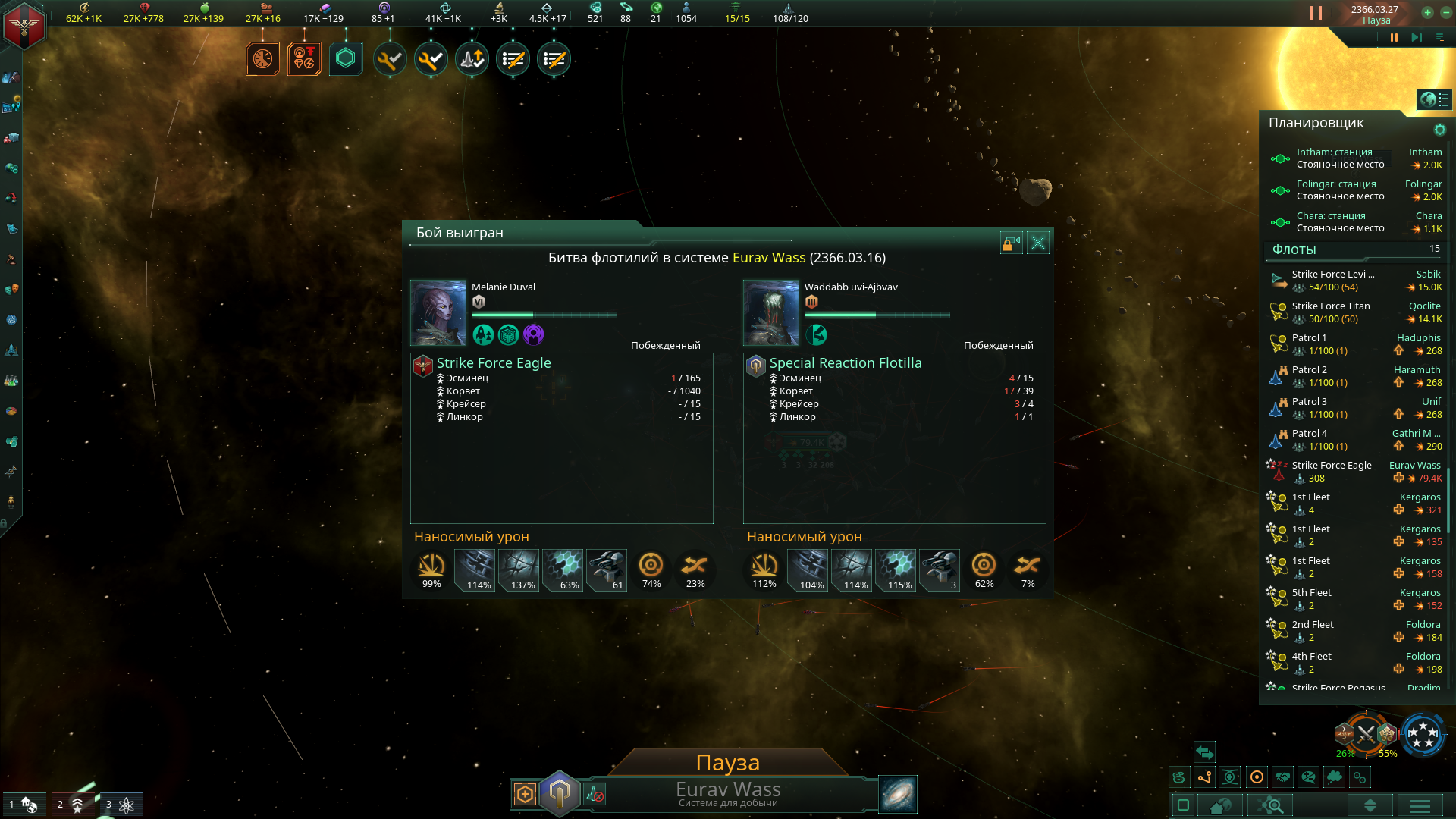Click the empire flag emblem
Screen dimensions: 1456x819
pyautogui.click(x=24, y=26)
